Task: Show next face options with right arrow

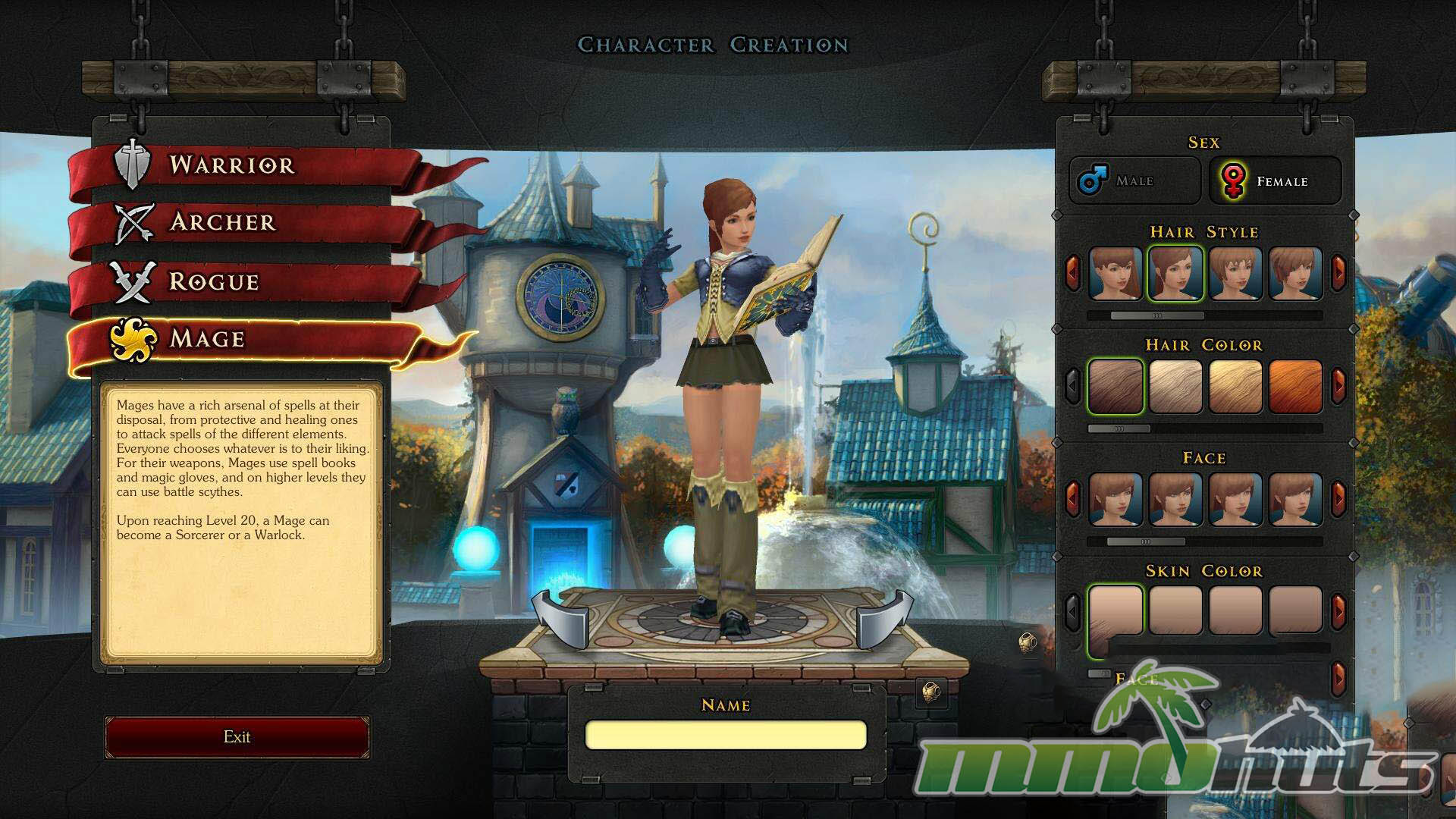Action: click(1338, 498)
